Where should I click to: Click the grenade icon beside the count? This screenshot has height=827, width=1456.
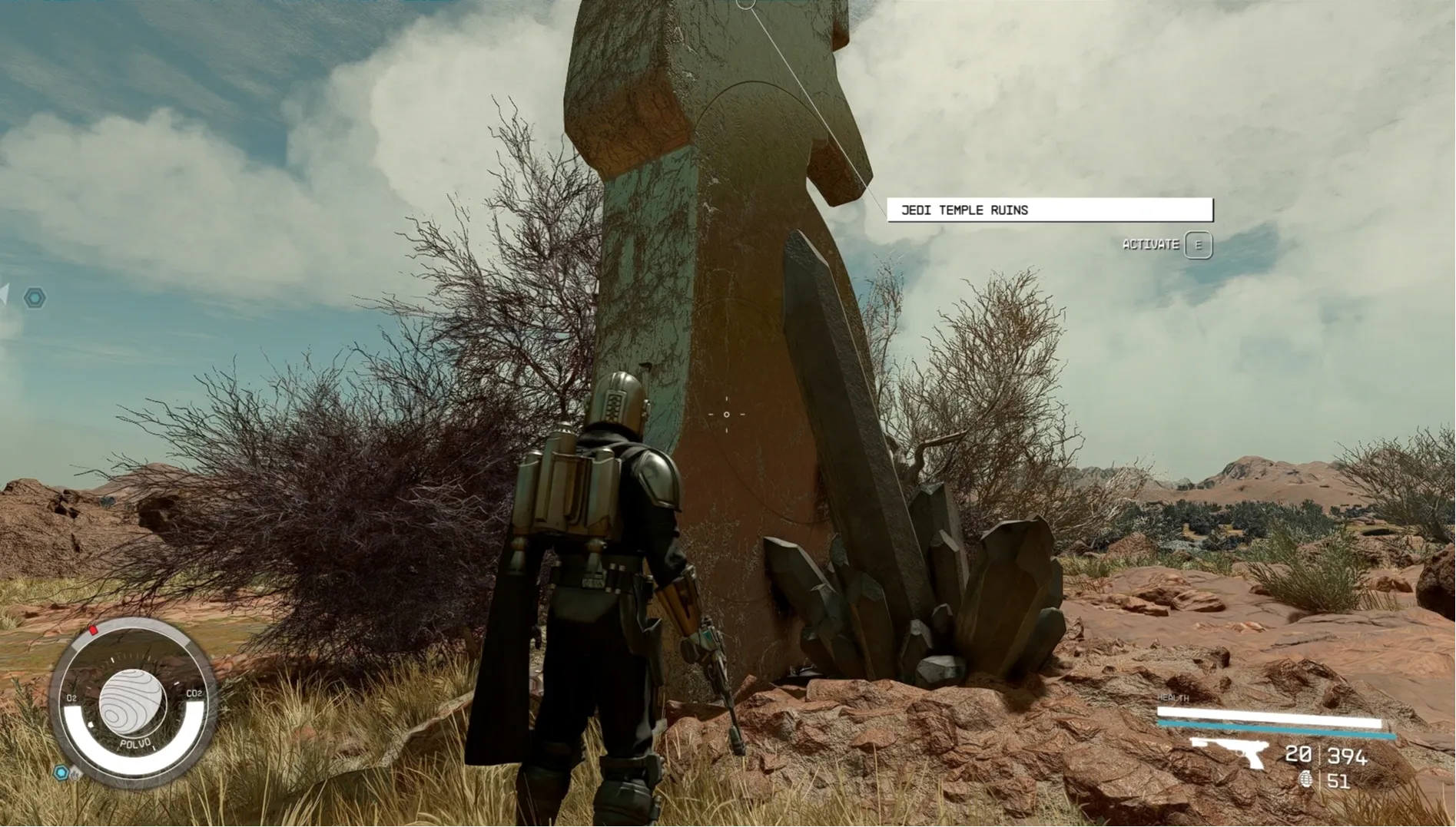tap(1305, 780)
